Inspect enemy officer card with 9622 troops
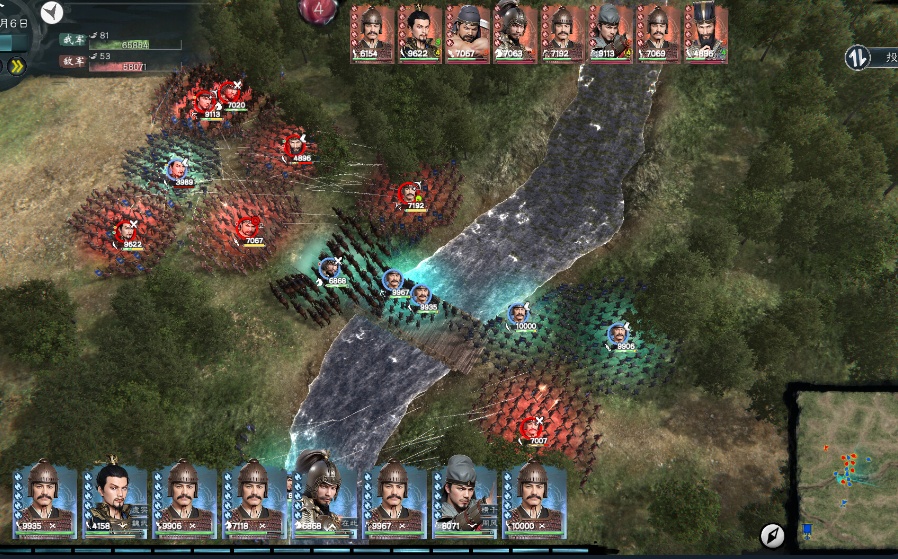 [x=419, y=33]
